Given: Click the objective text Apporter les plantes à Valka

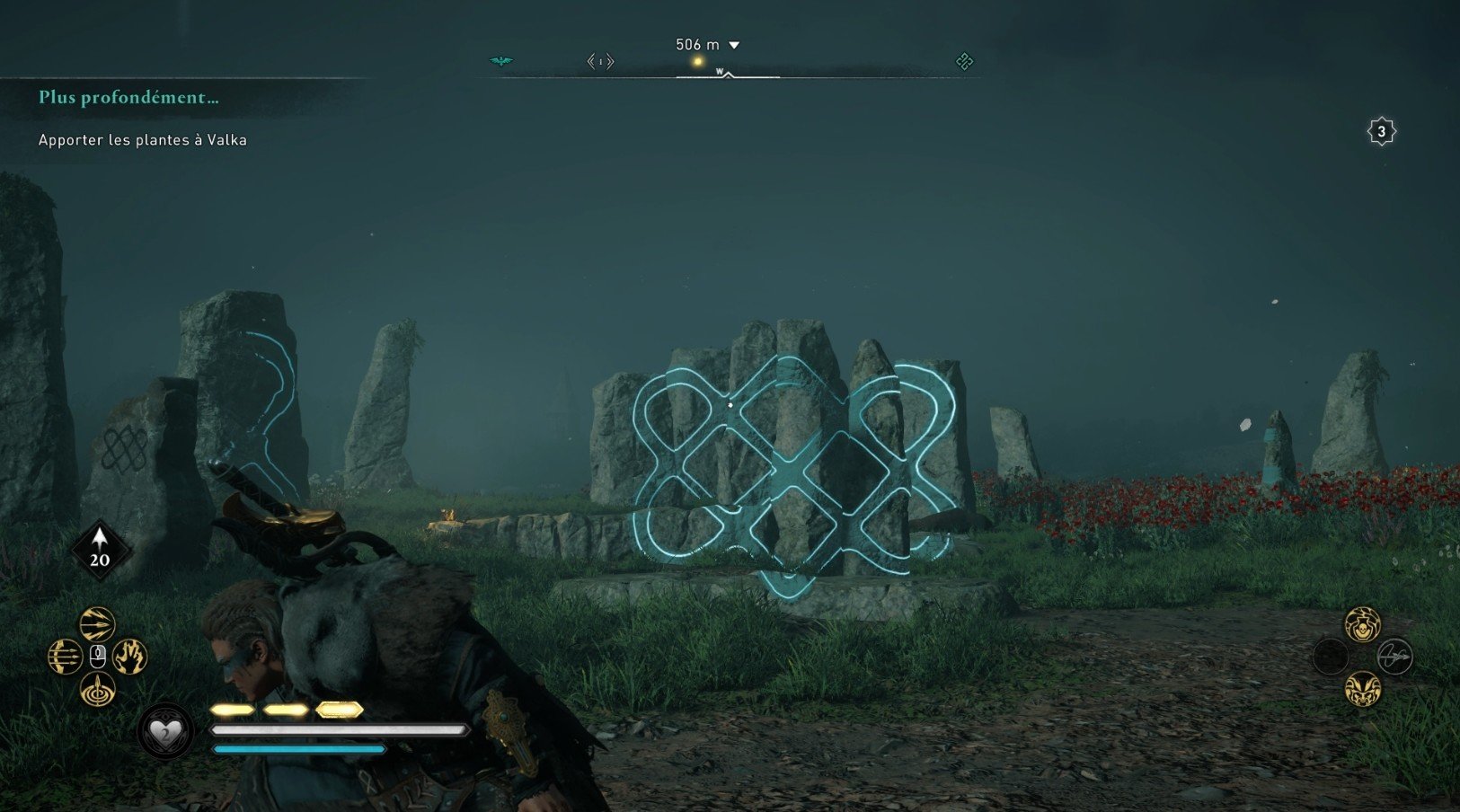Looking at the screenshot, I should [143, 140].
